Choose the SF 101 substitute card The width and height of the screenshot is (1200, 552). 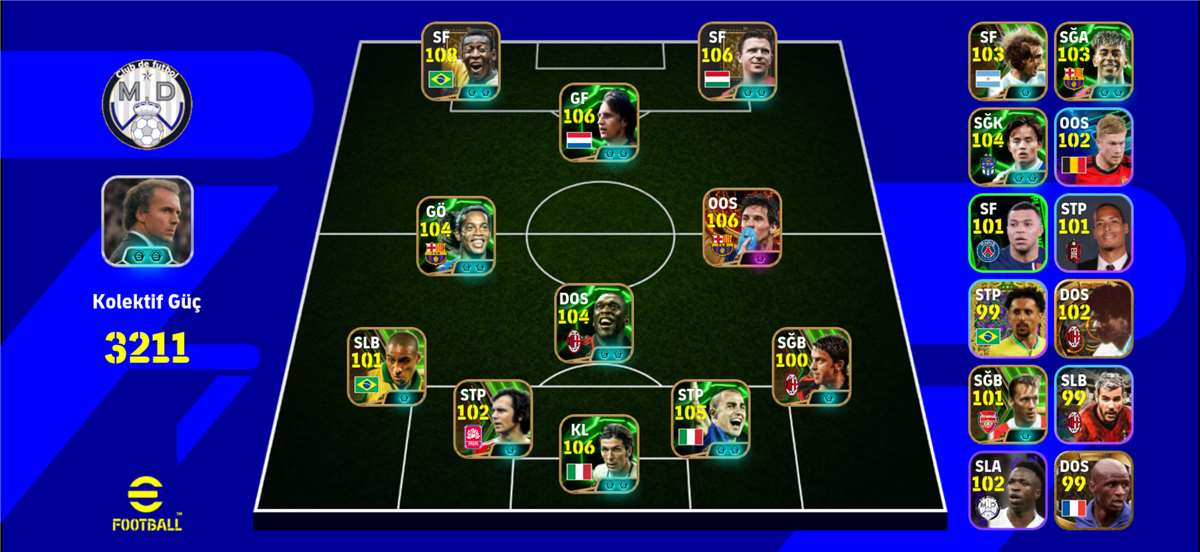(x=1007, y=232)
